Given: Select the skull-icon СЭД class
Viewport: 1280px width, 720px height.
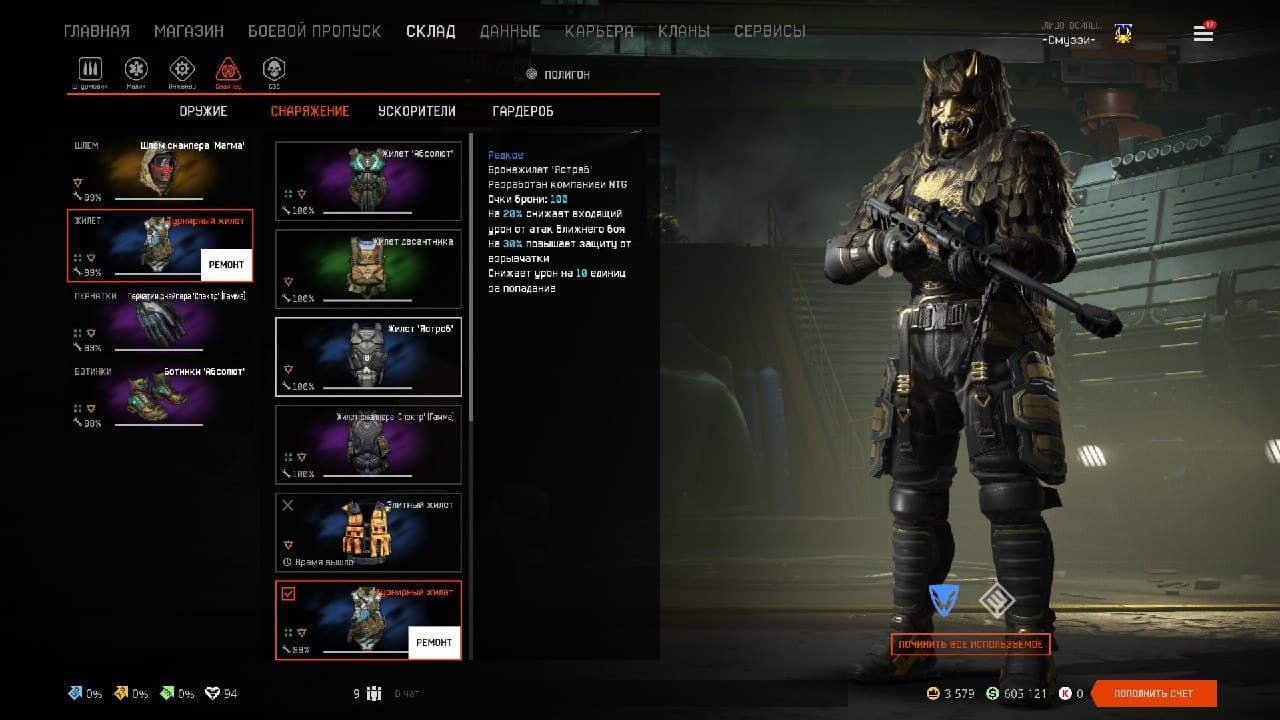Looking at the screenshot, I should coord(273,70).
